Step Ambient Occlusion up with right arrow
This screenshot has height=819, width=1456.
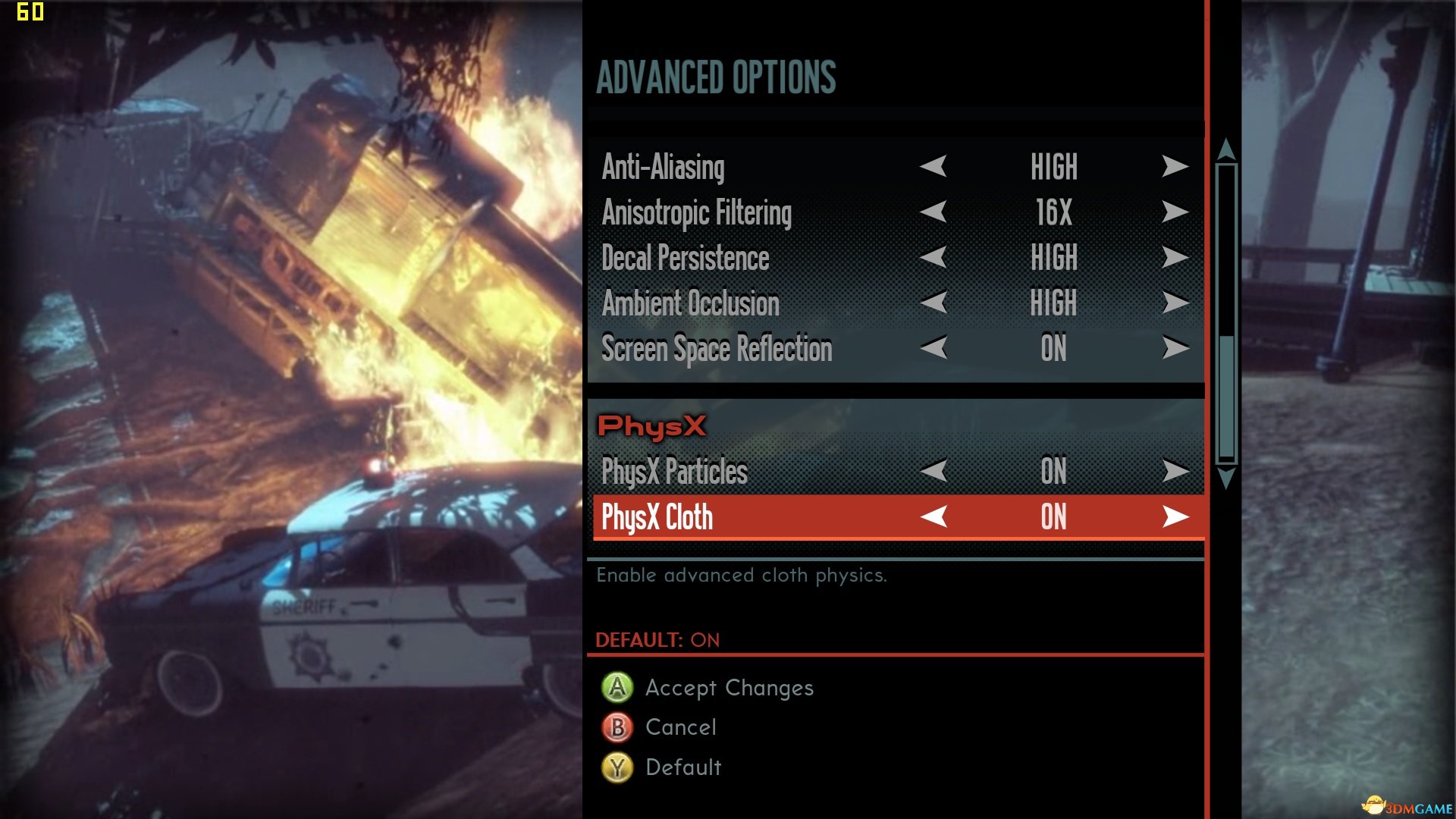1174,303
